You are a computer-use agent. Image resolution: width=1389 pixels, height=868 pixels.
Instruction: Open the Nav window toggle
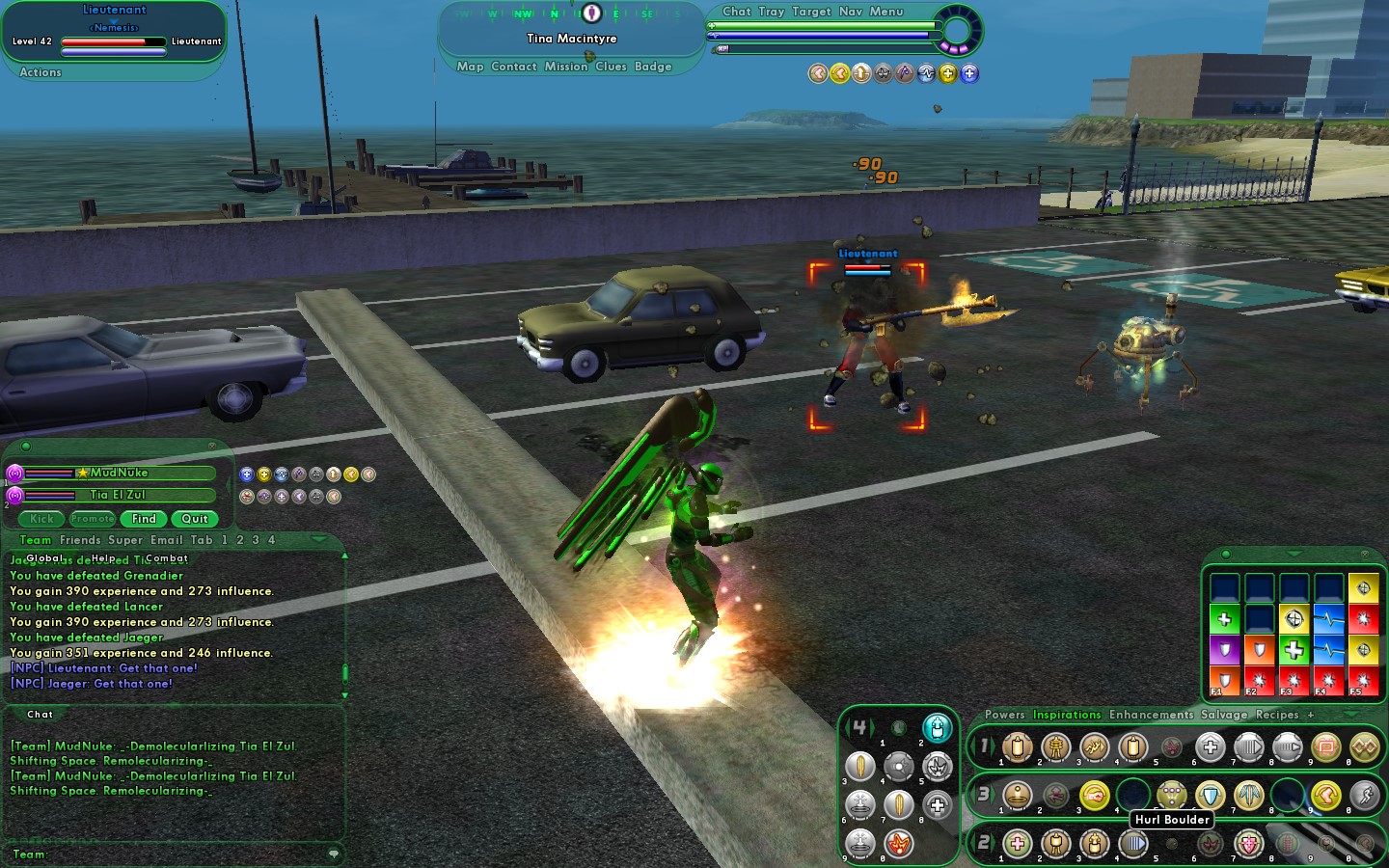tap(850, 12)
